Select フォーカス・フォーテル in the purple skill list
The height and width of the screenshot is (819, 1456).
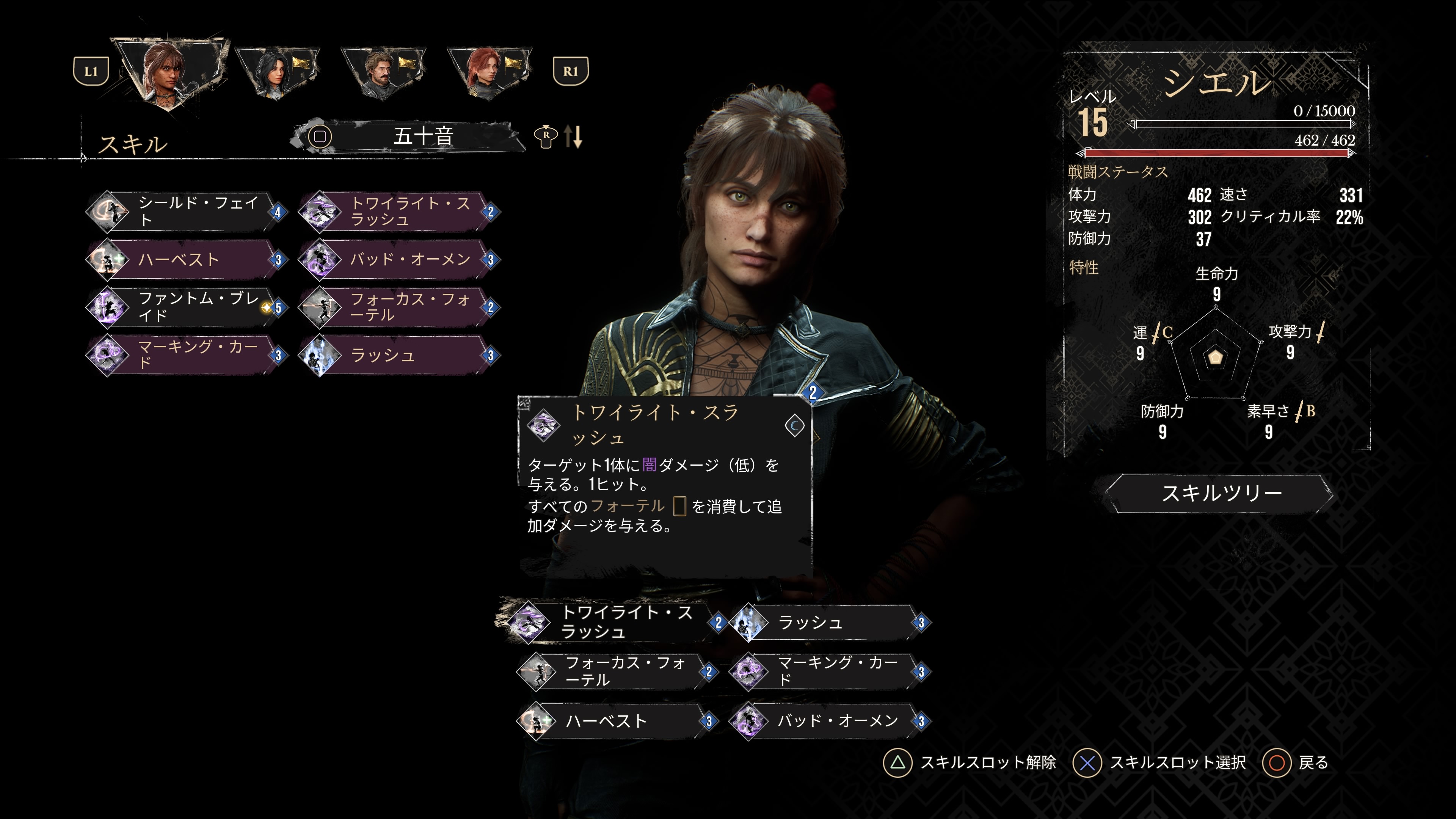(399, 308)
